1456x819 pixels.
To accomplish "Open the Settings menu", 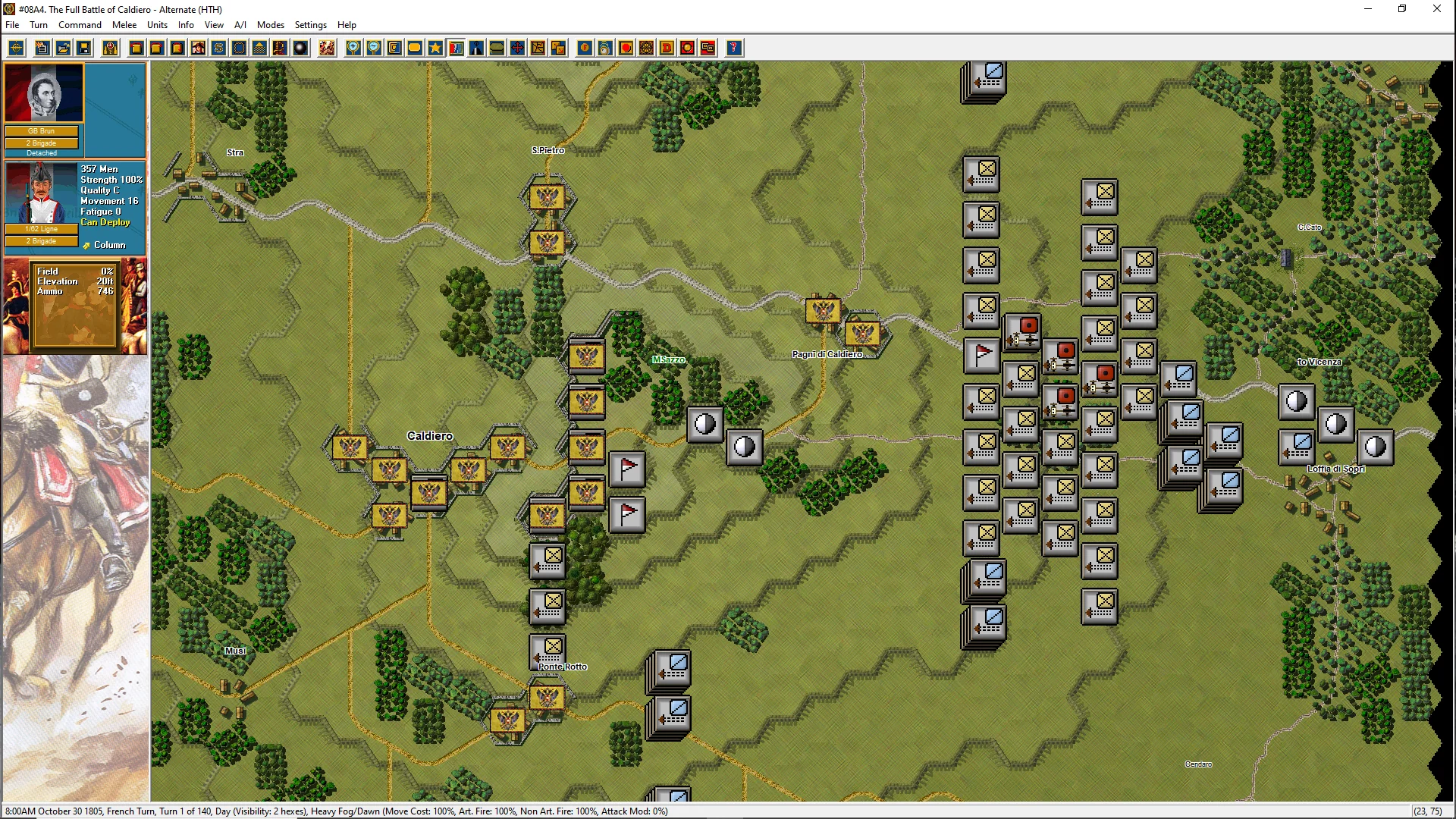I will tap(310, 25).
